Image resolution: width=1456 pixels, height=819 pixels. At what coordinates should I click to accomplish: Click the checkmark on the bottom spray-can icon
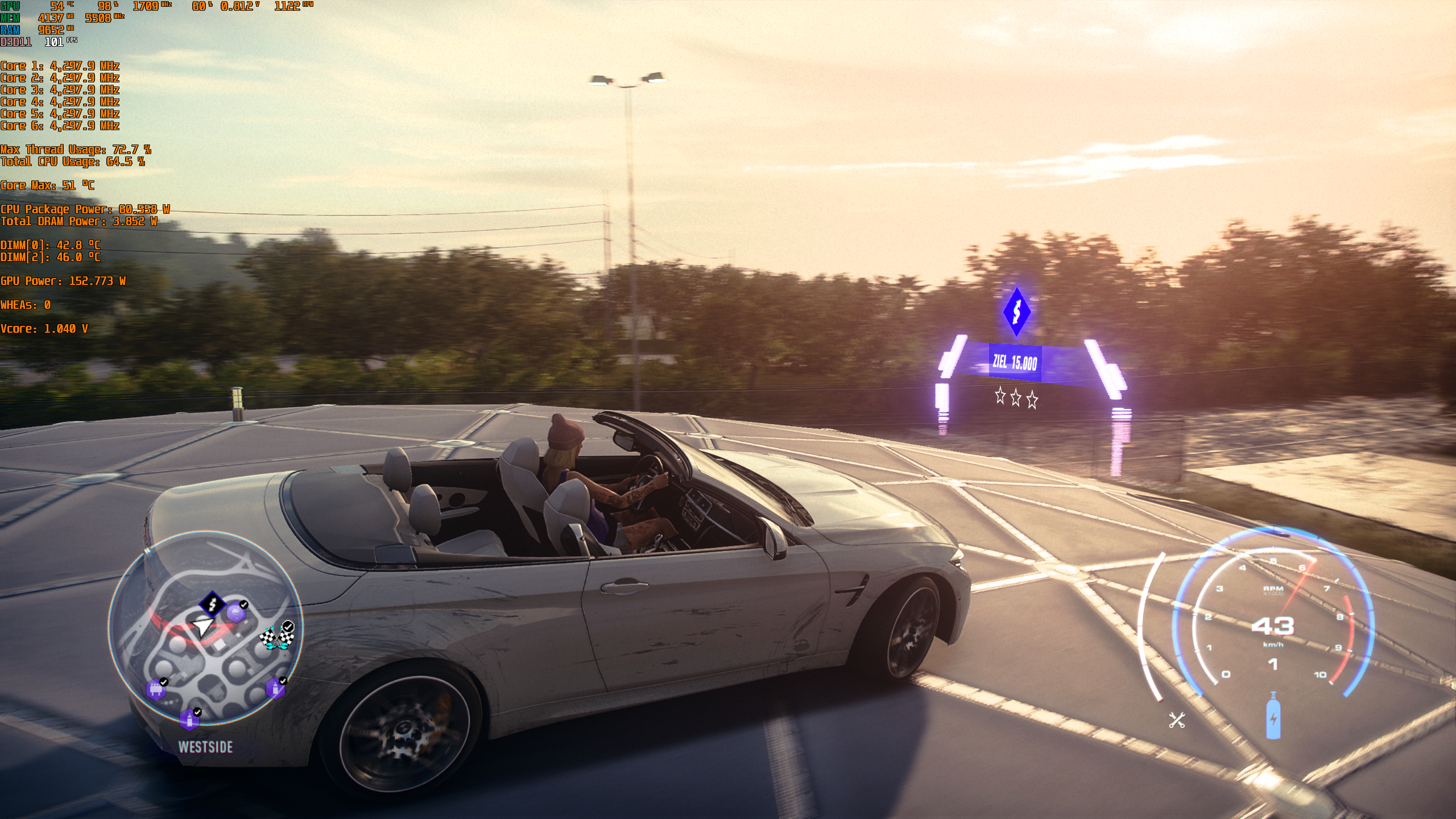197,711
